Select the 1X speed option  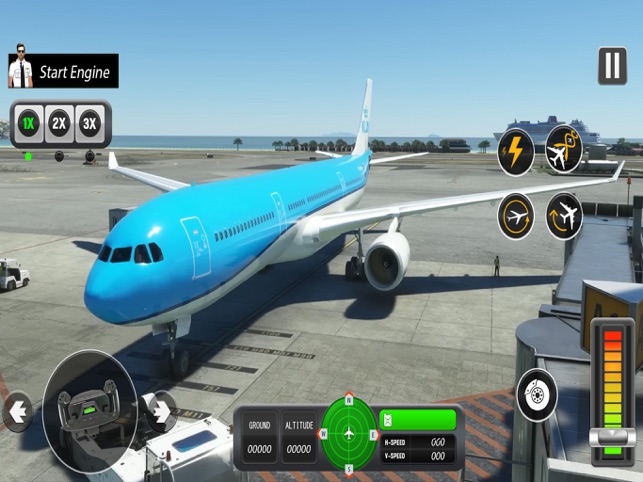pyautogui.click(x=29, y=123)
